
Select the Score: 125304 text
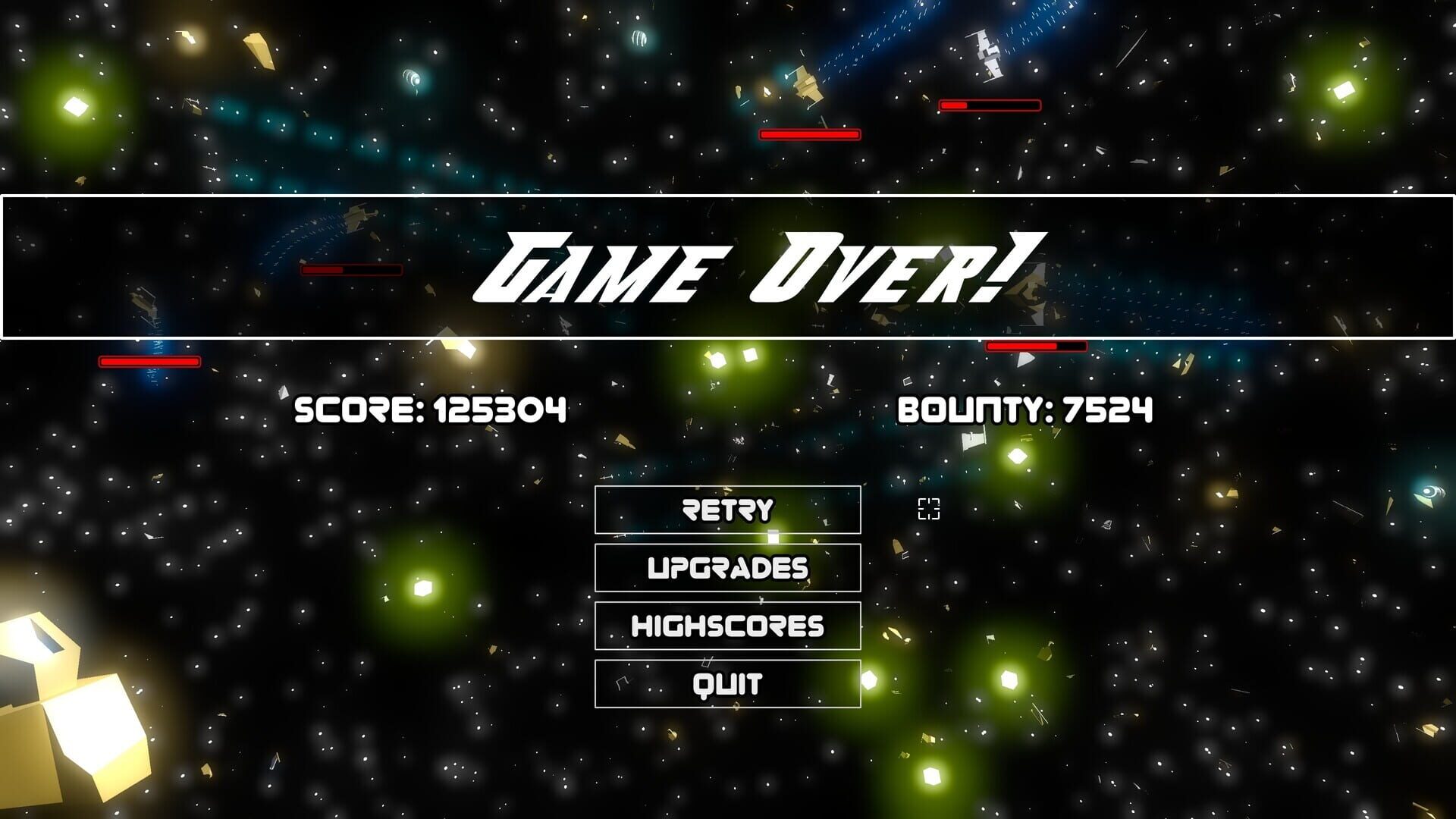pyautogui.click(x=431, y=412)
